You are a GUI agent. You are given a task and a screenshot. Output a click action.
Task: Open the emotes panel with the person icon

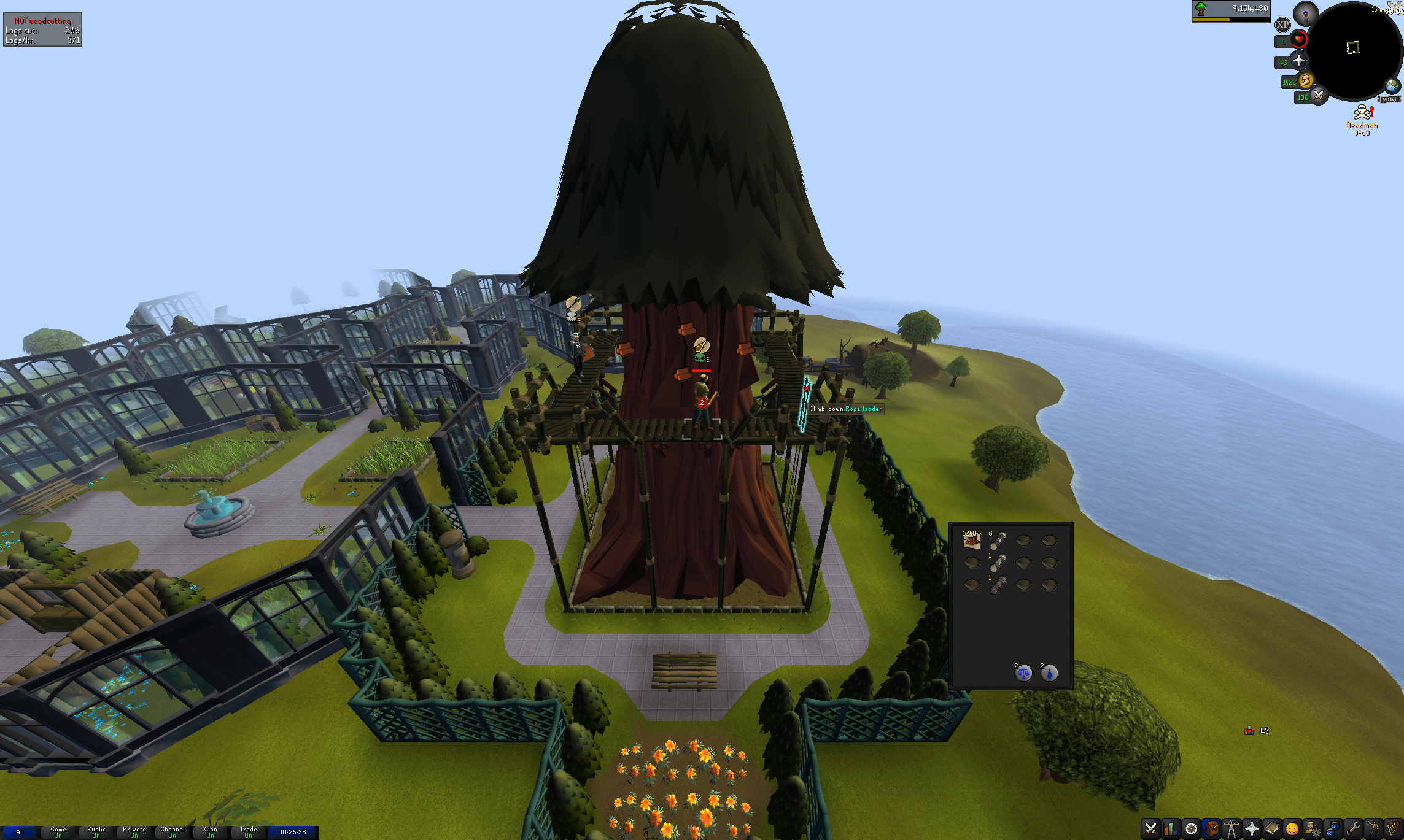(x=1373, y=830)
